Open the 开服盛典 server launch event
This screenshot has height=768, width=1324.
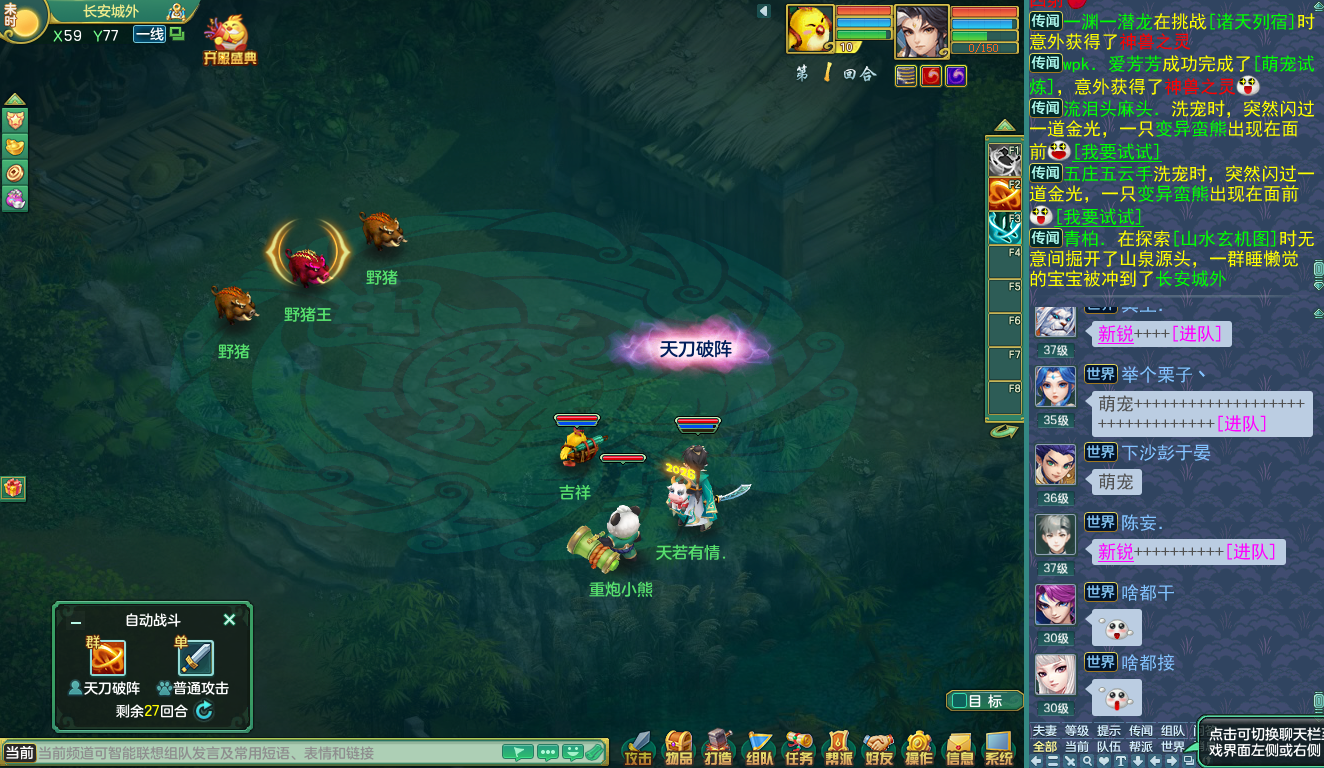tap(230, 41)
